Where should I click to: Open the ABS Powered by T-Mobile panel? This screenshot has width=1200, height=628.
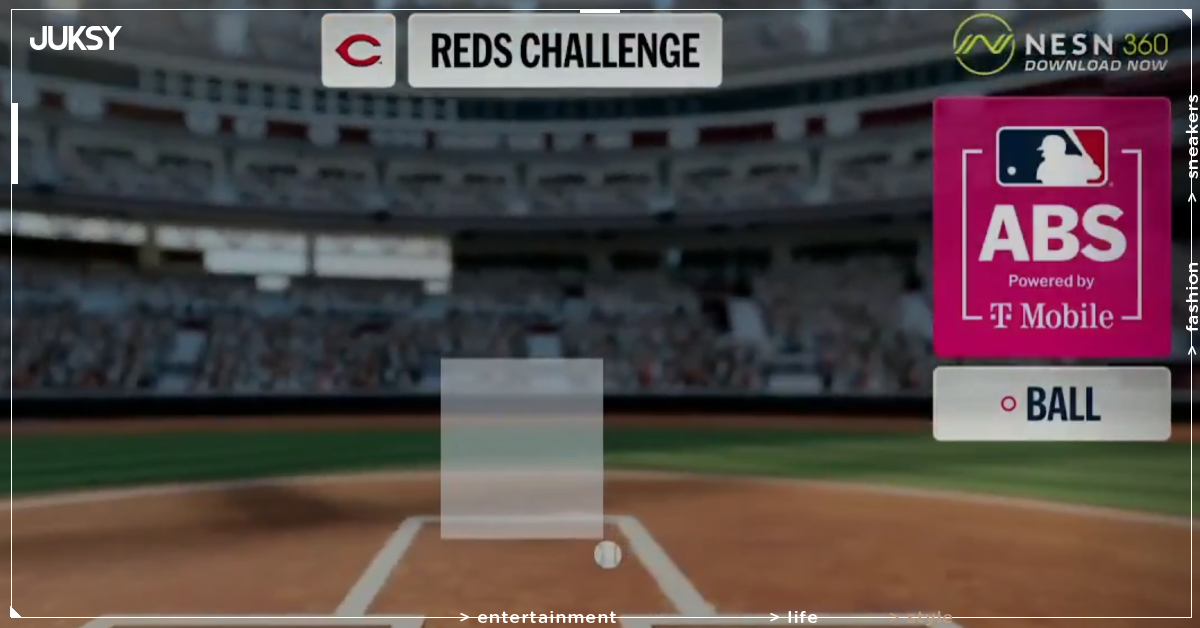[1051, 227]
